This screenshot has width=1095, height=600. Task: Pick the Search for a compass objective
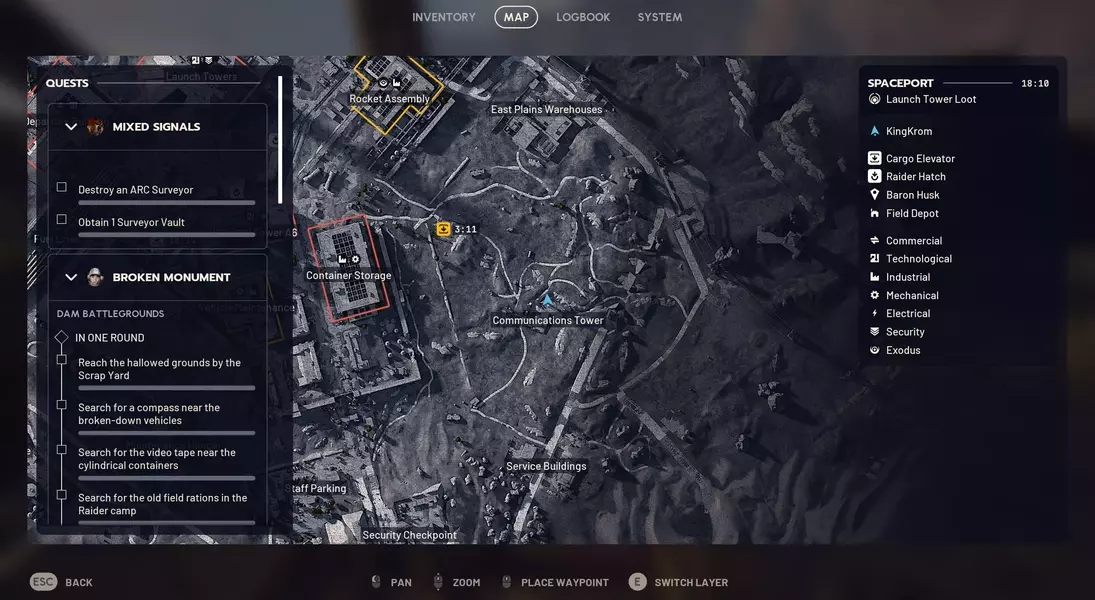point(149,414)
